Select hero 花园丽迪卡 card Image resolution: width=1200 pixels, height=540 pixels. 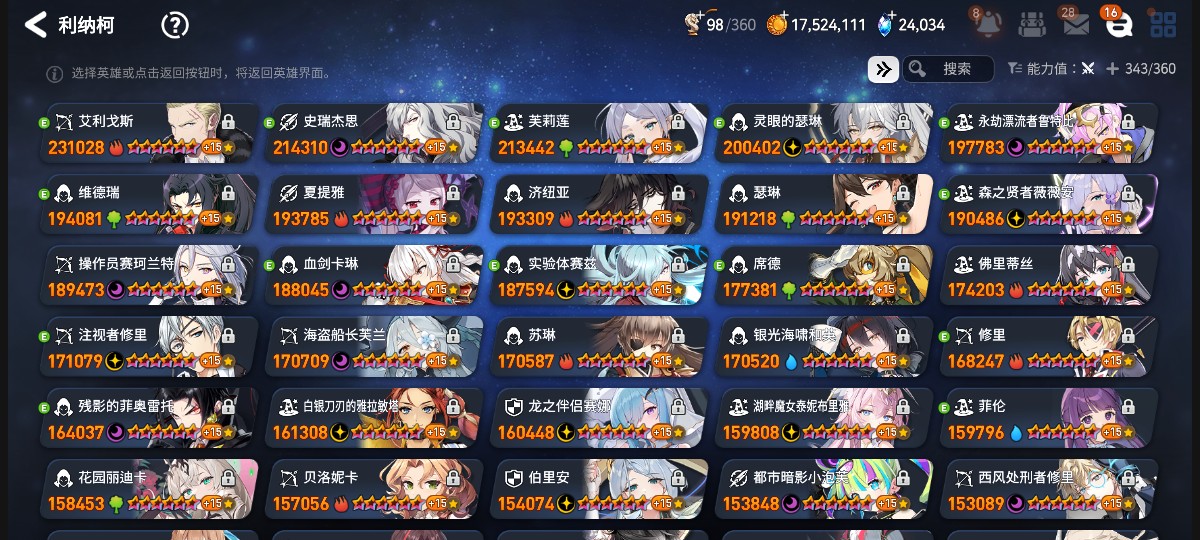pos(150,490)
